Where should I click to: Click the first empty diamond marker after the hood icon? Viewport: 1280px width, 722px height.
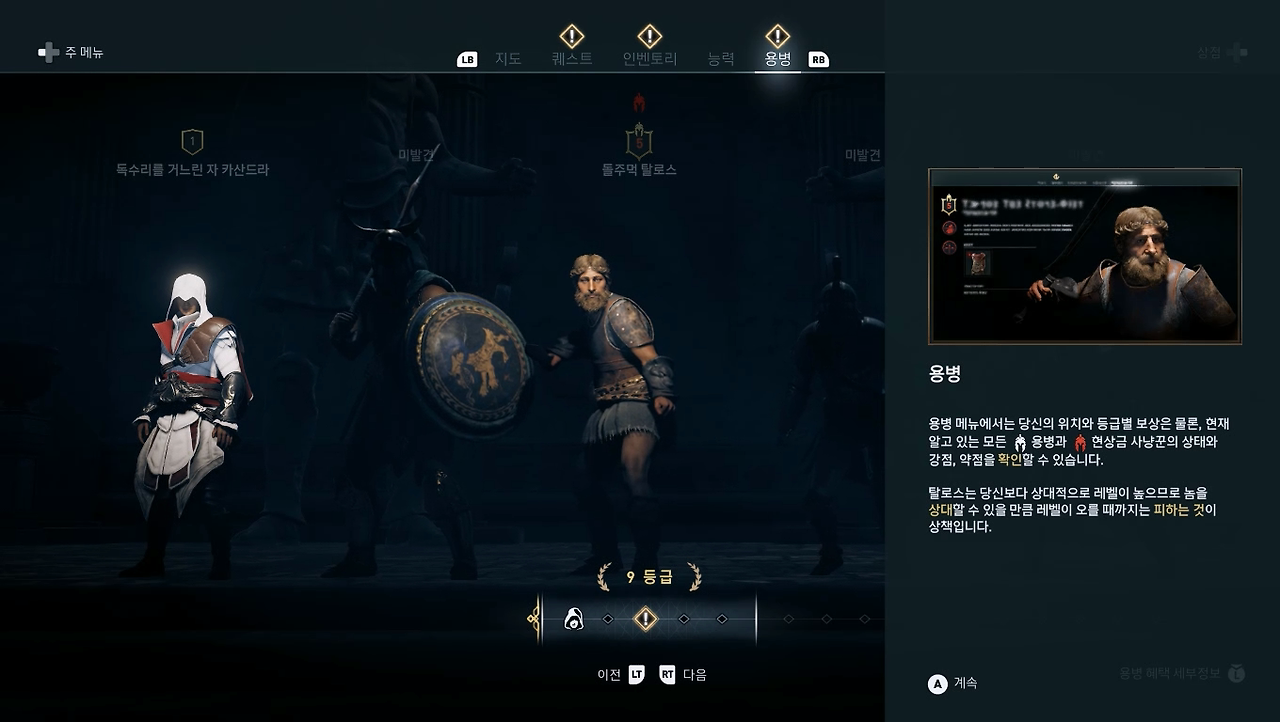point(608,618)
